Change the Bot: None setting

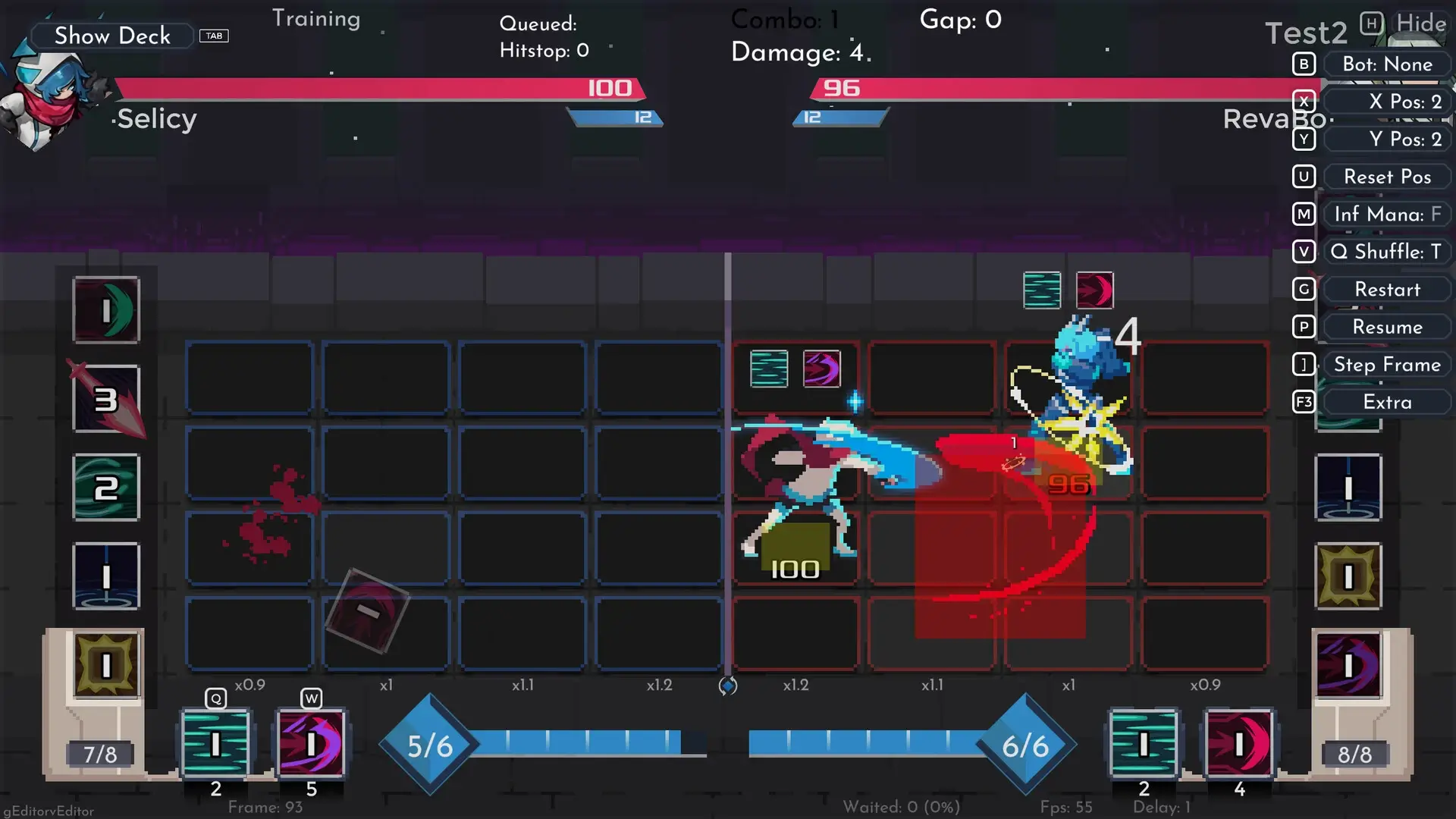pos(1386,64)
